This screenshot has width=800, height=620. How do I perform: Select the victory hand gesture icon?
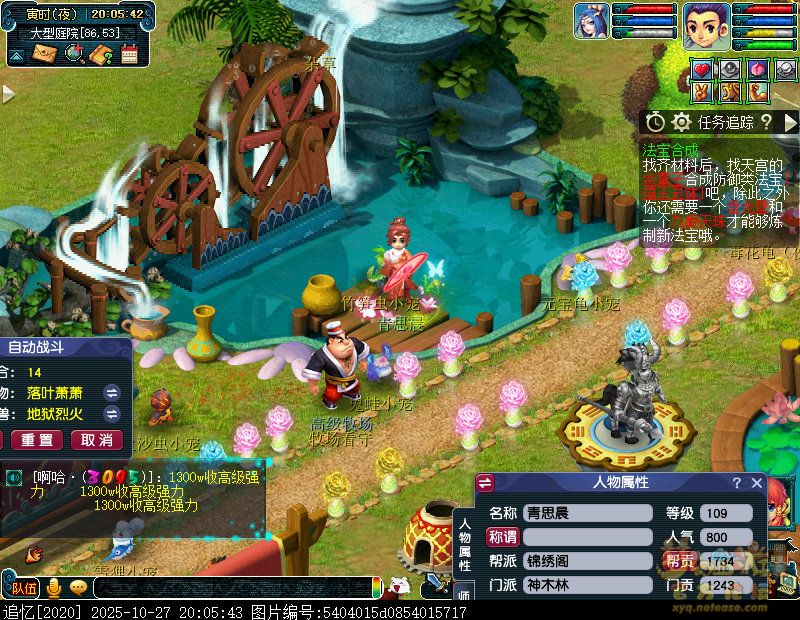click(702, 93)
